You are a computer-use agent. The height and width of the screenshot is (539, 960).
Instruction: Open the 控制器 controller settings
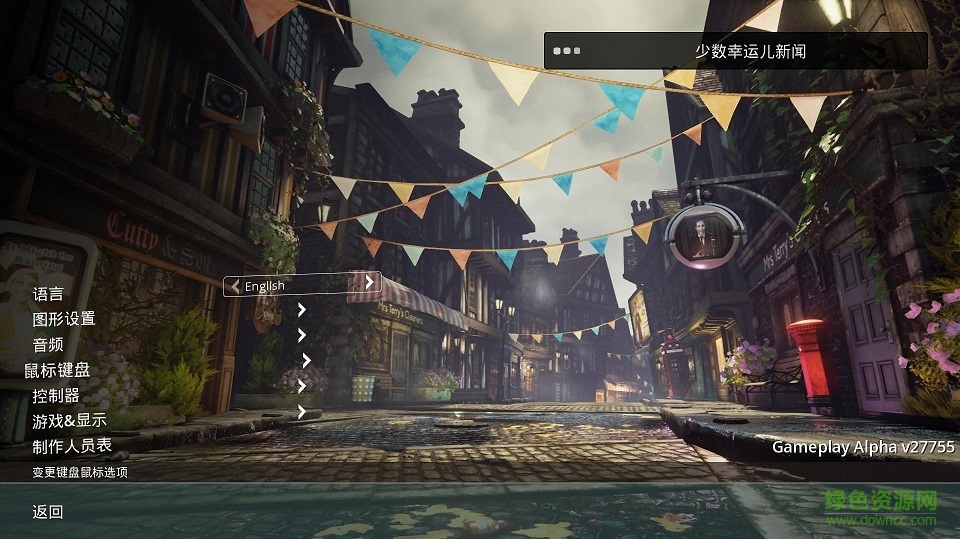click(56, 396)
